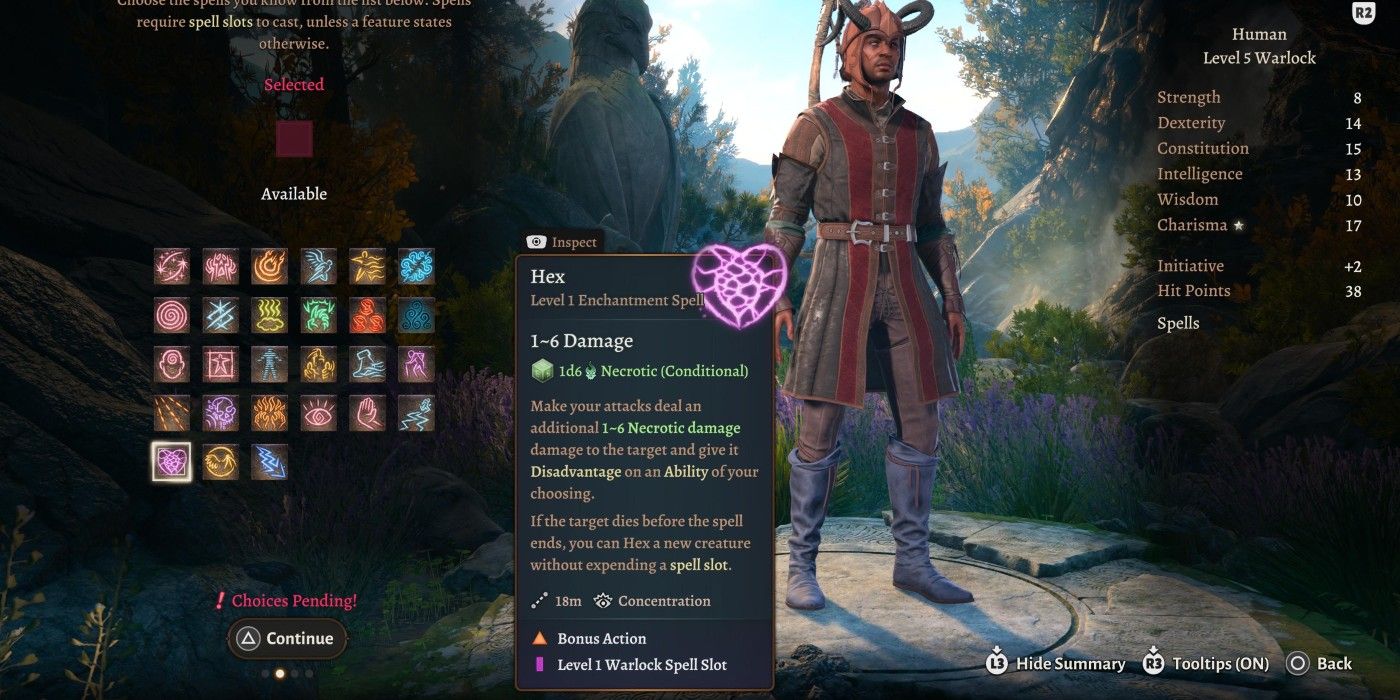The width and height of the screenshot is (1400, 700).
Task: Select the purple skull spell icon
Action: (221, 413)
